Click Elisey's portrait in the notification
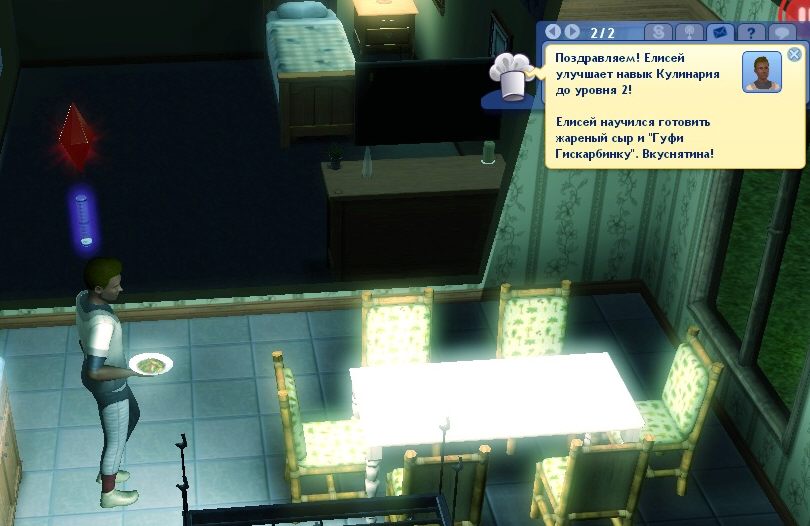This screenshot has width=810, height=526. coord(762,72)
